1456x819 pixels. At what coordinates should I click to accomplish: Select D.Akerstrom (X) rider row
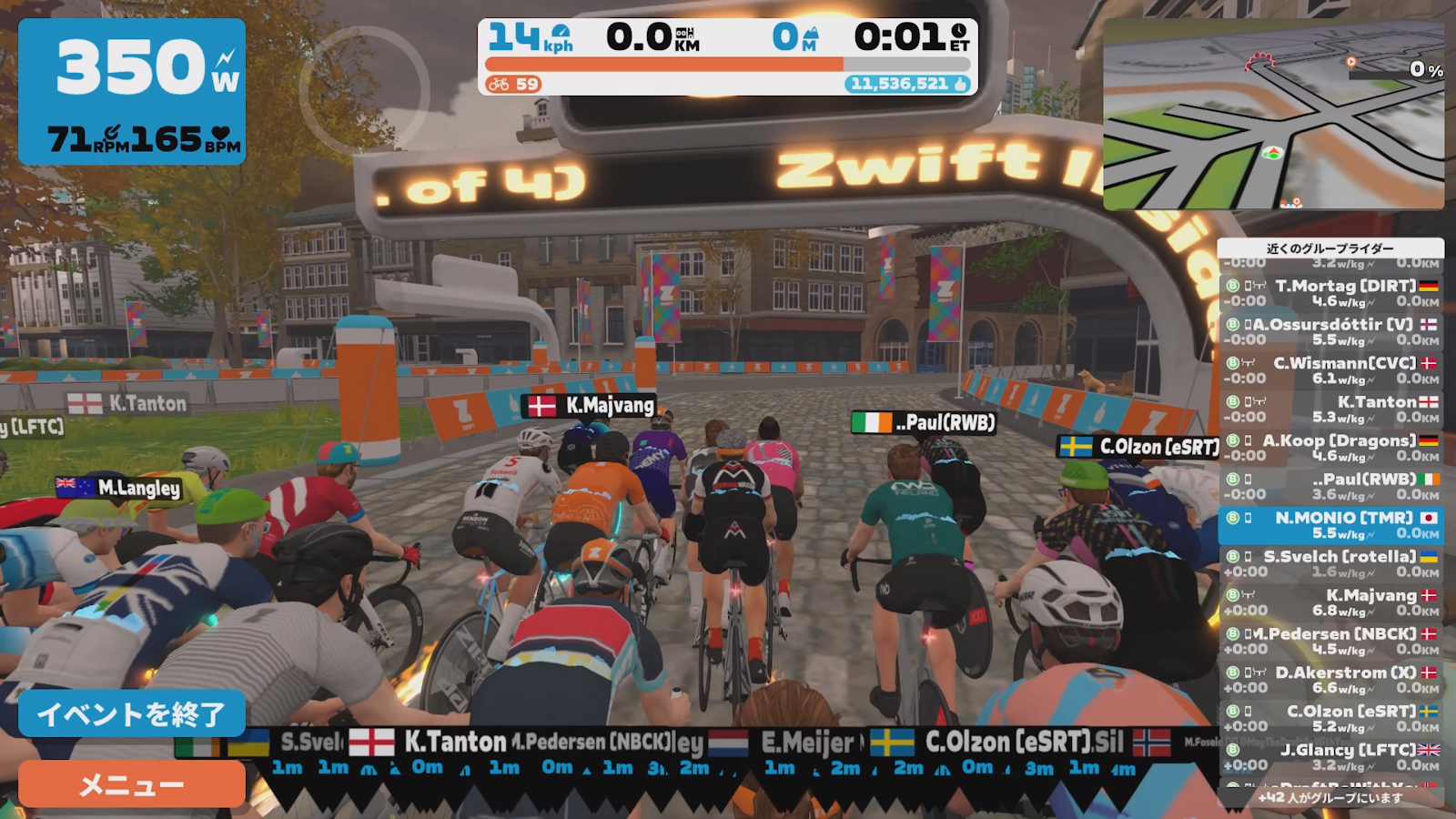coord(1330,680)
